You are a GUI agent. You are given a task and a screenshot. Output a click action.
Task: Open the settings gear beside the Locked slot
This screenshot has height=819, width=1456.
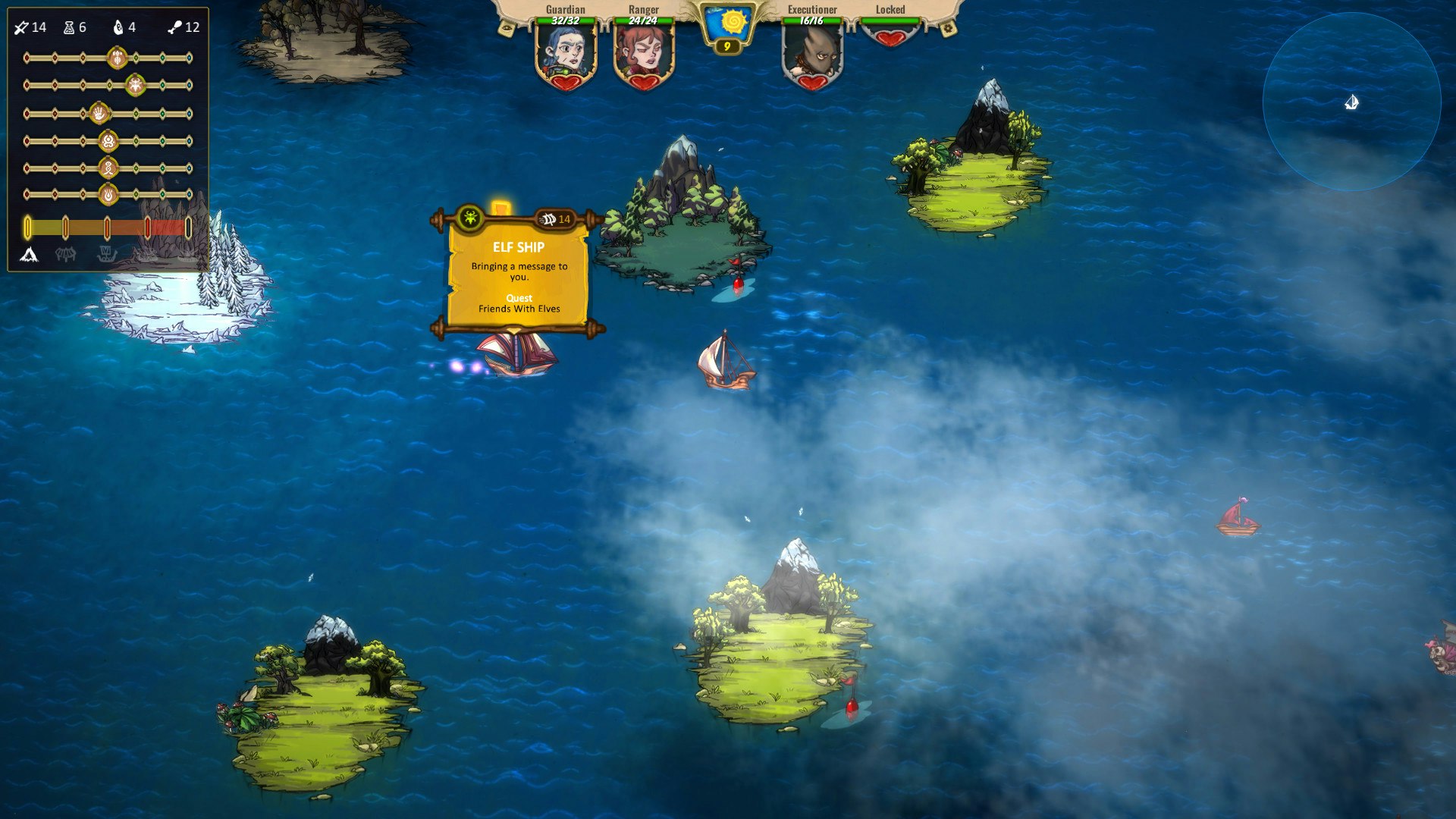947,29
